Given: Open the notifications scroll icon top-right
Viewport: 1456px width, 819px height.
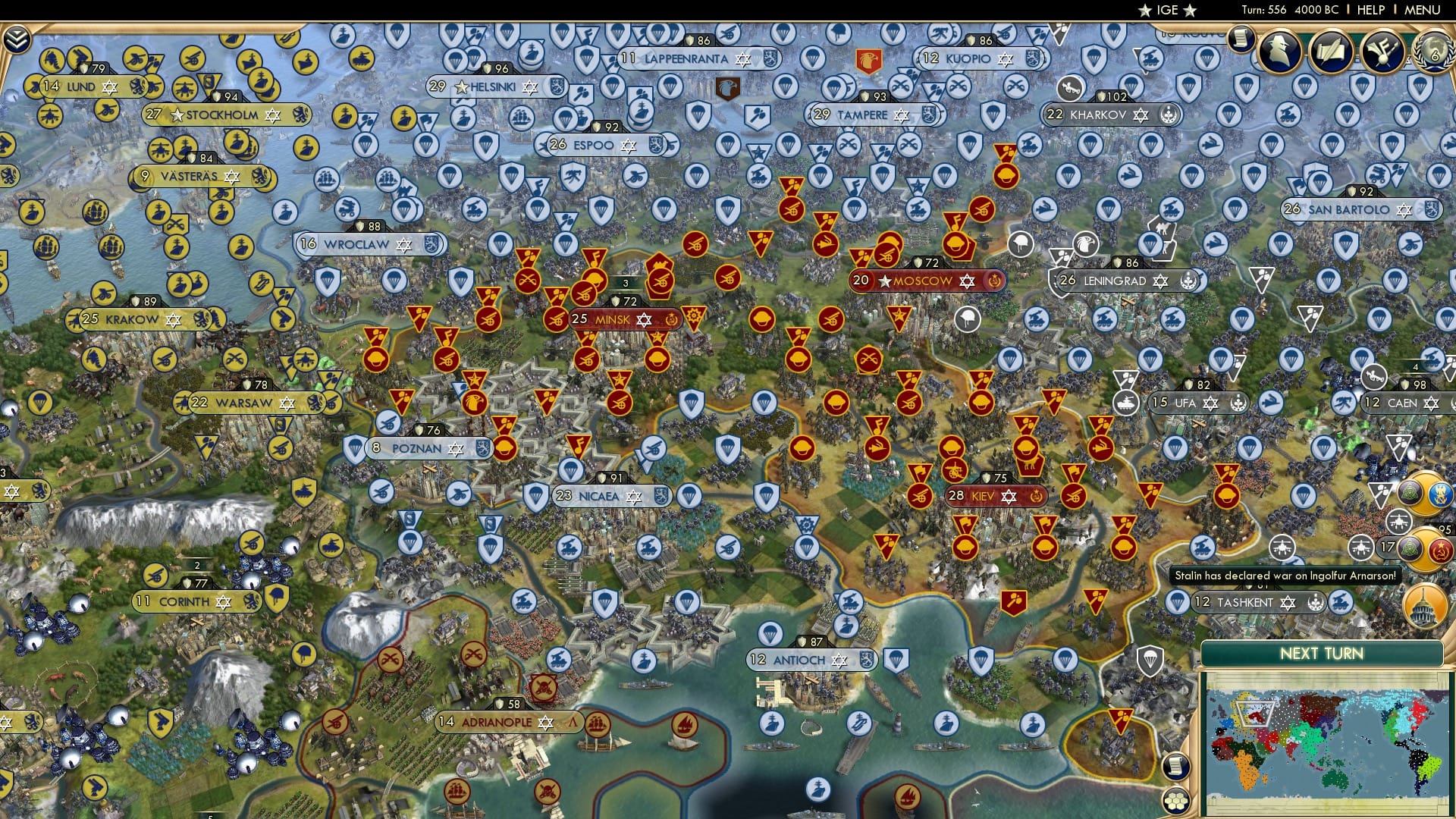Looking at the screenshot, I should [1240, 39].
